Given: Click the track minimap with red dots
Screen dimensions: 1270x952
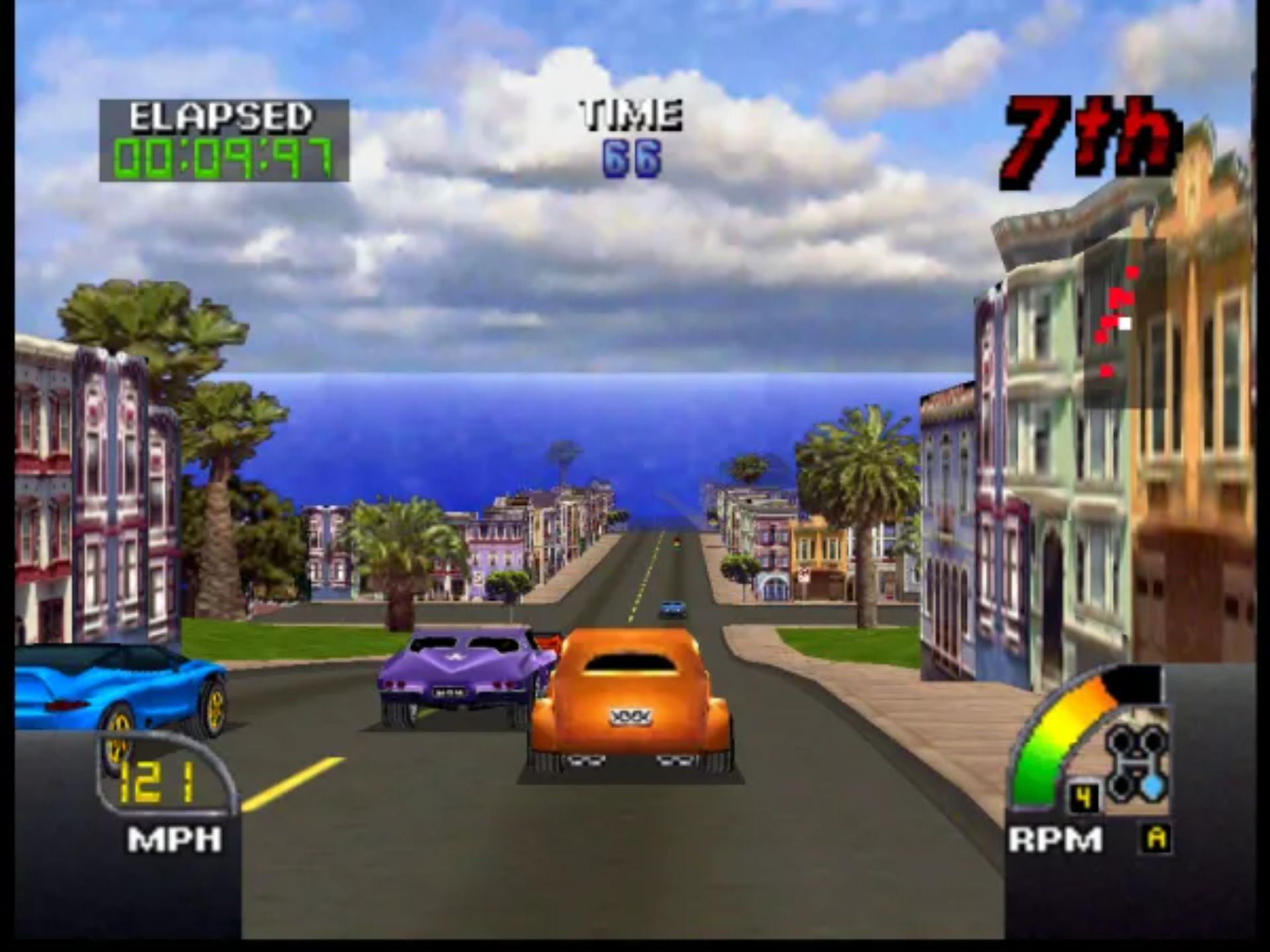Looking at the screenshot, I should [1124, 322].
